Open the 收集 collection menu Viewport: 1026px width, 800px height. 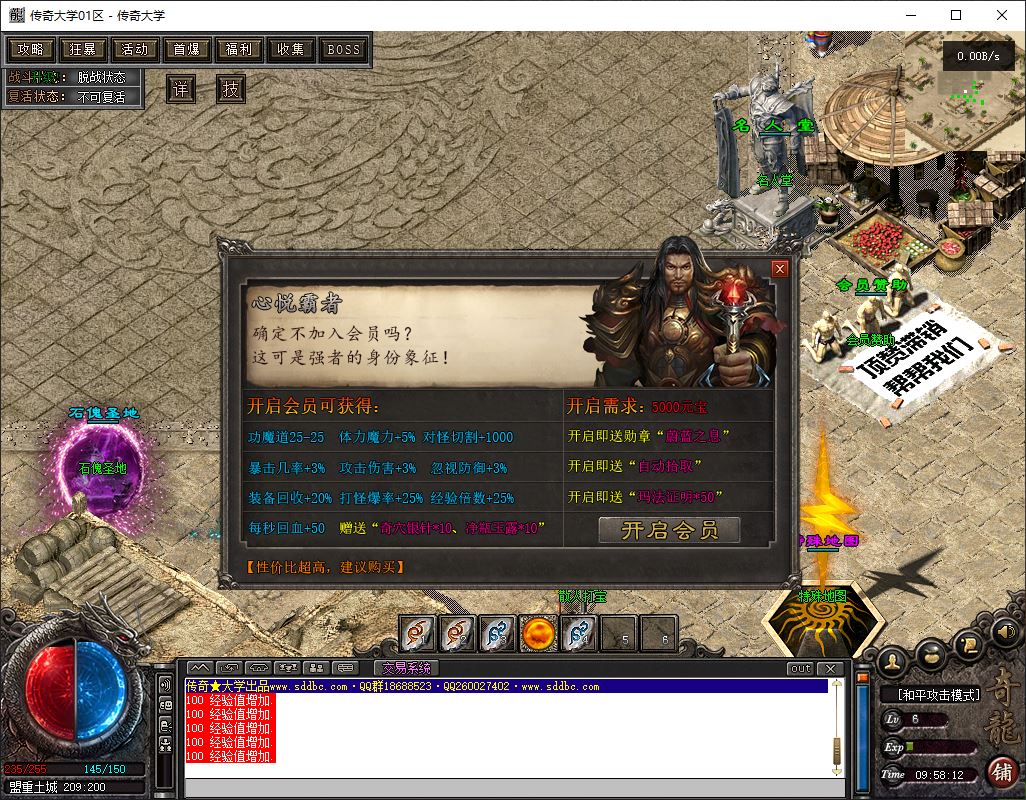tap(291, 49)
